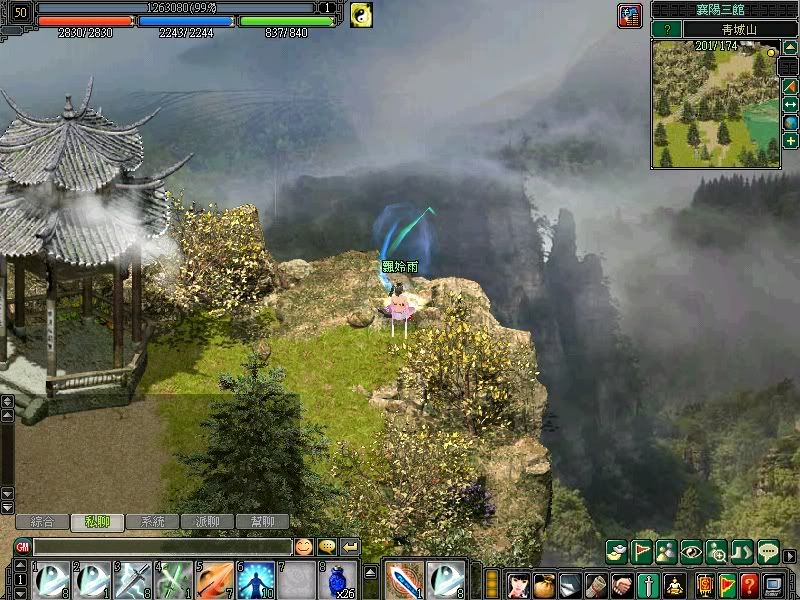Open the world globe map button

(790, 122)
